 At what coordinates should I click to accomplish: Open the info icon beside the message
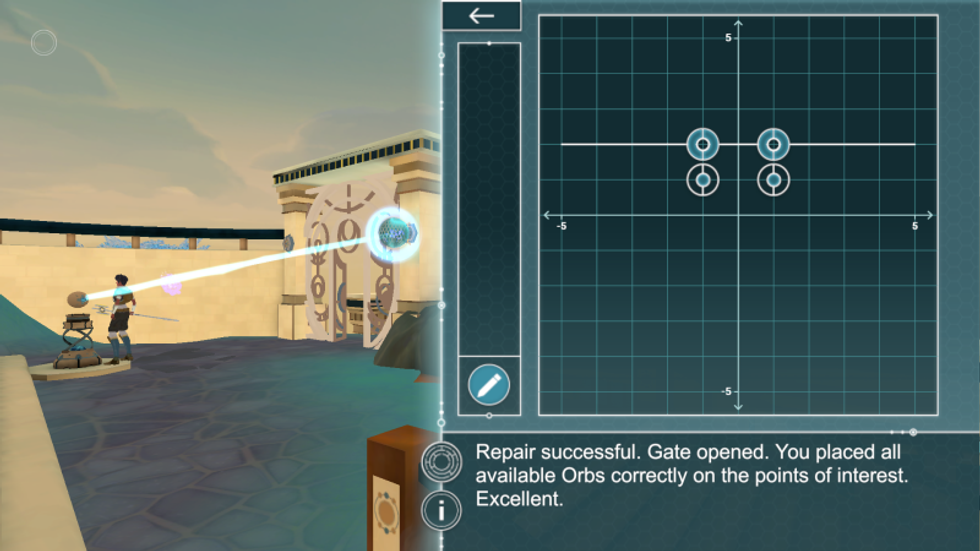[440, 511]
